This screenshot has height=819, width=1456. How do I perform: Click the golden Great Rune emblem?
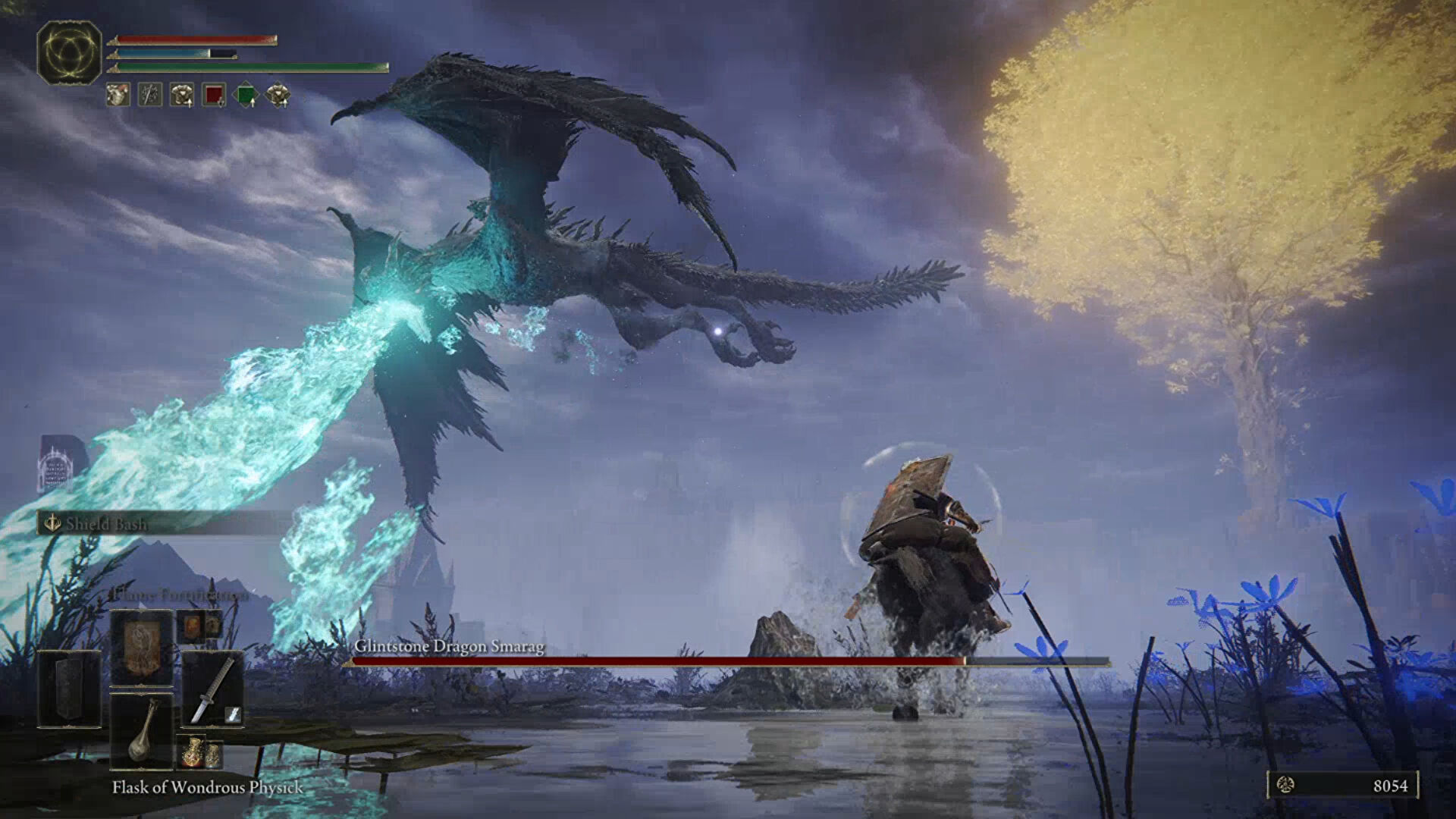(x=69, y=52)
